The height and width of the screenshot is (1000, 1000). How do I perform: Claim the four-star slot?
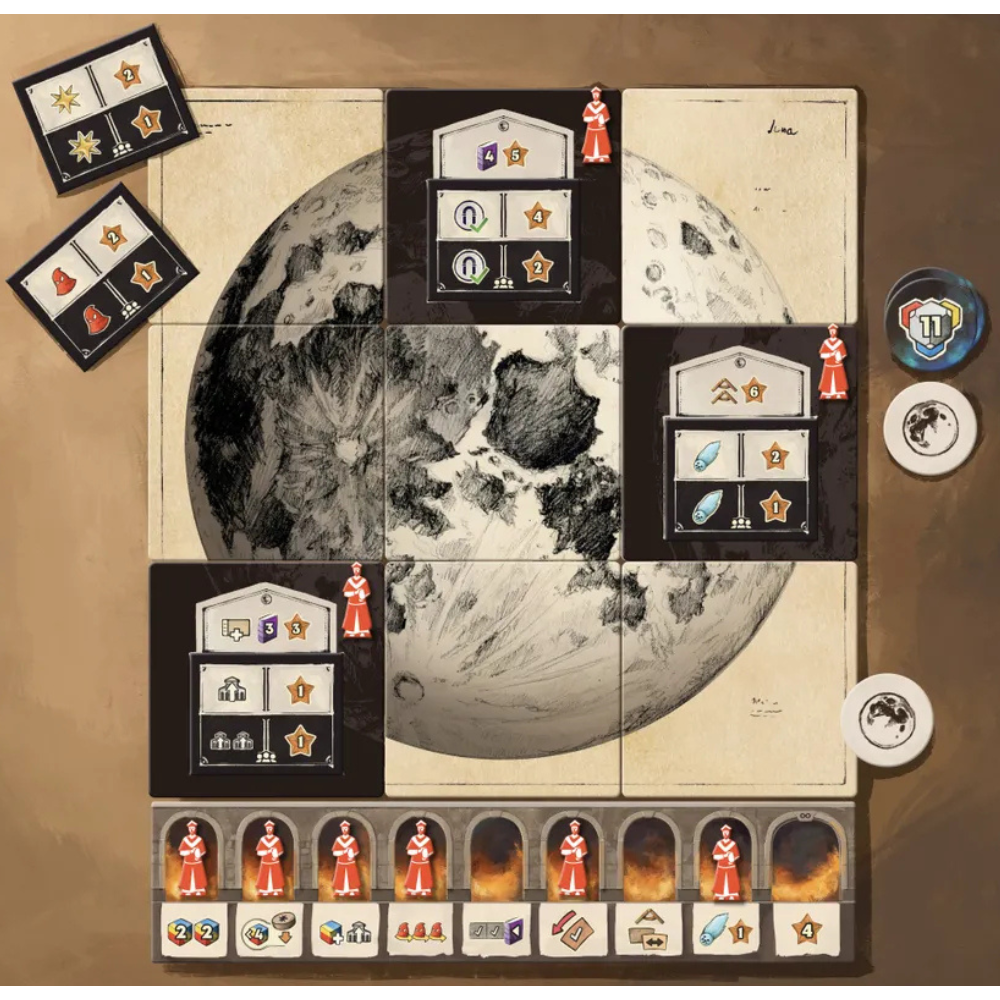(805, 931)
